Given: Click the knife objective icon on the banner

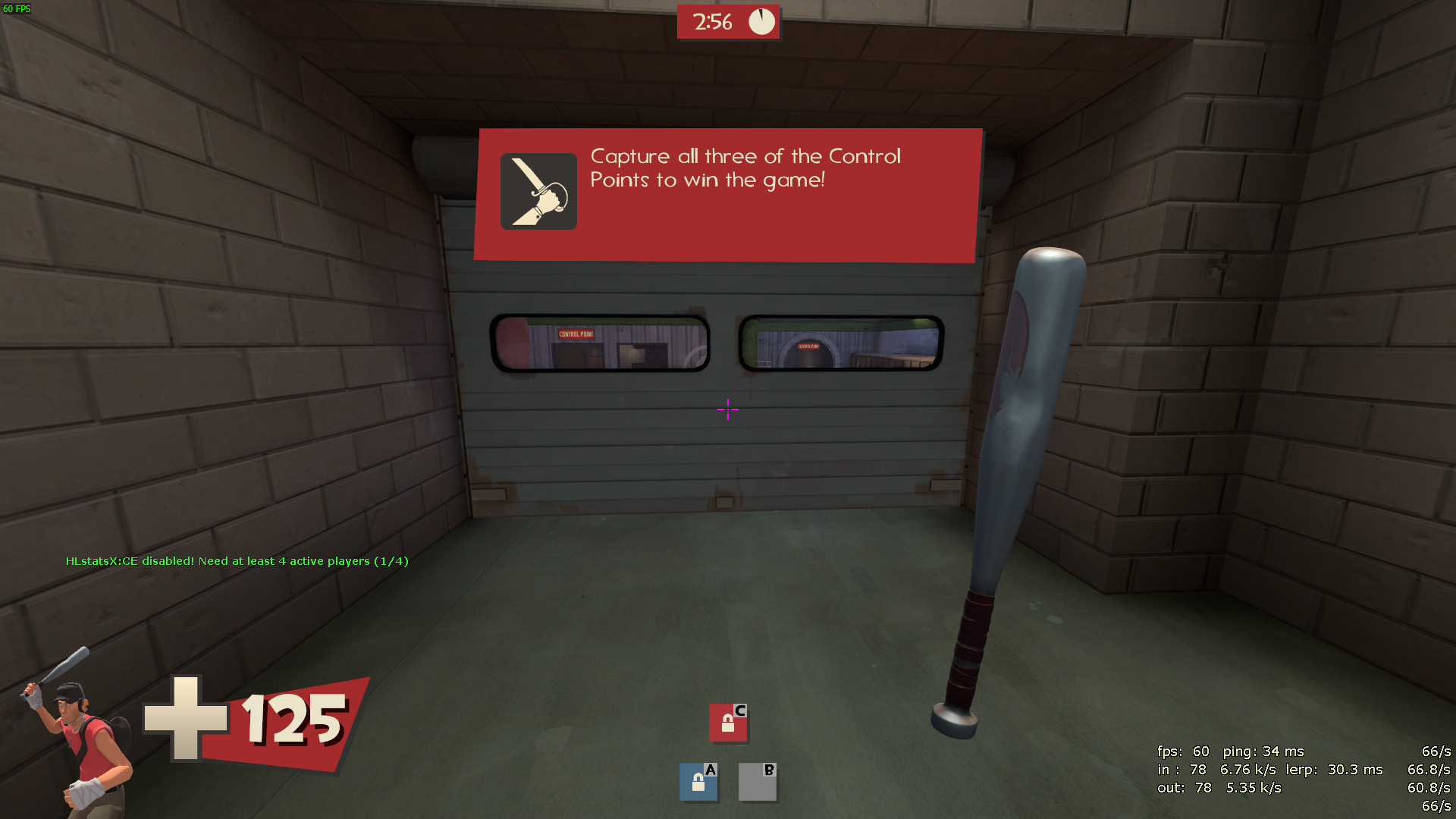Looking at the screenshot, I should tap(538, 191).
